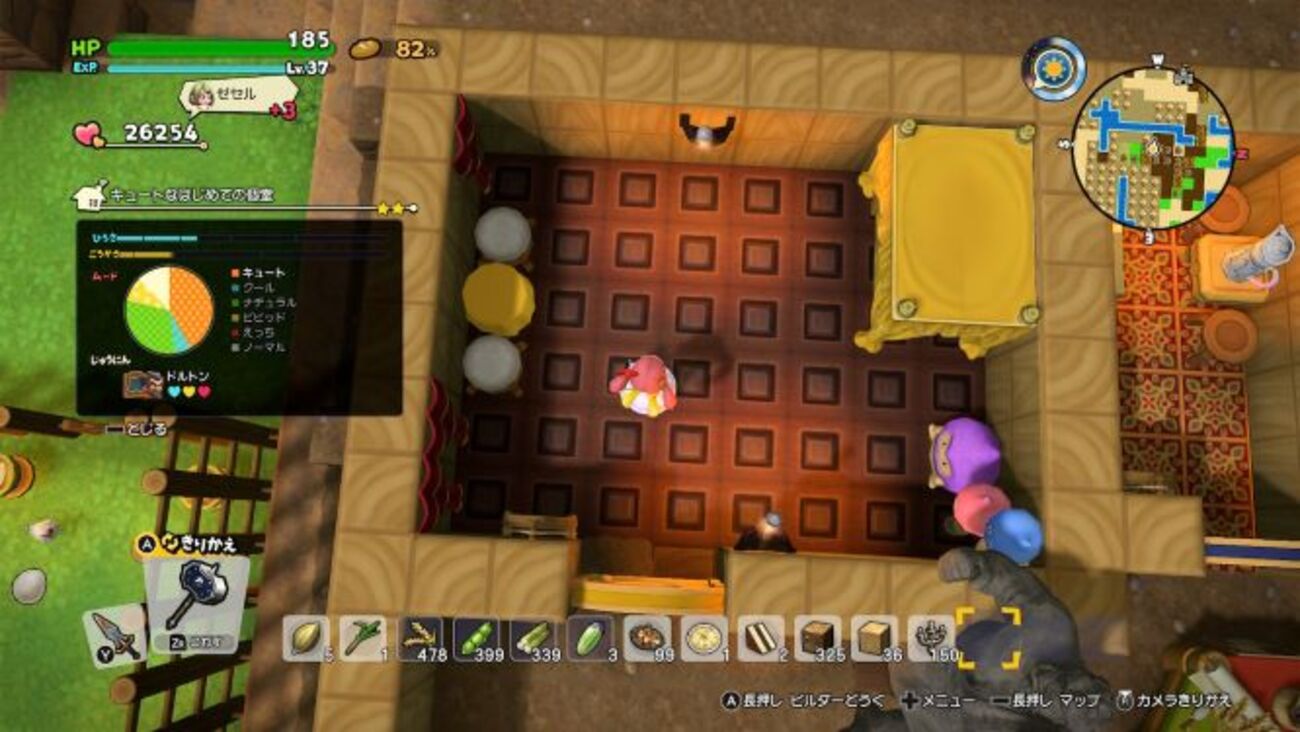Select the seed slot in the hotbar
The image size is (1300, 732).
(x=306, y=637)
